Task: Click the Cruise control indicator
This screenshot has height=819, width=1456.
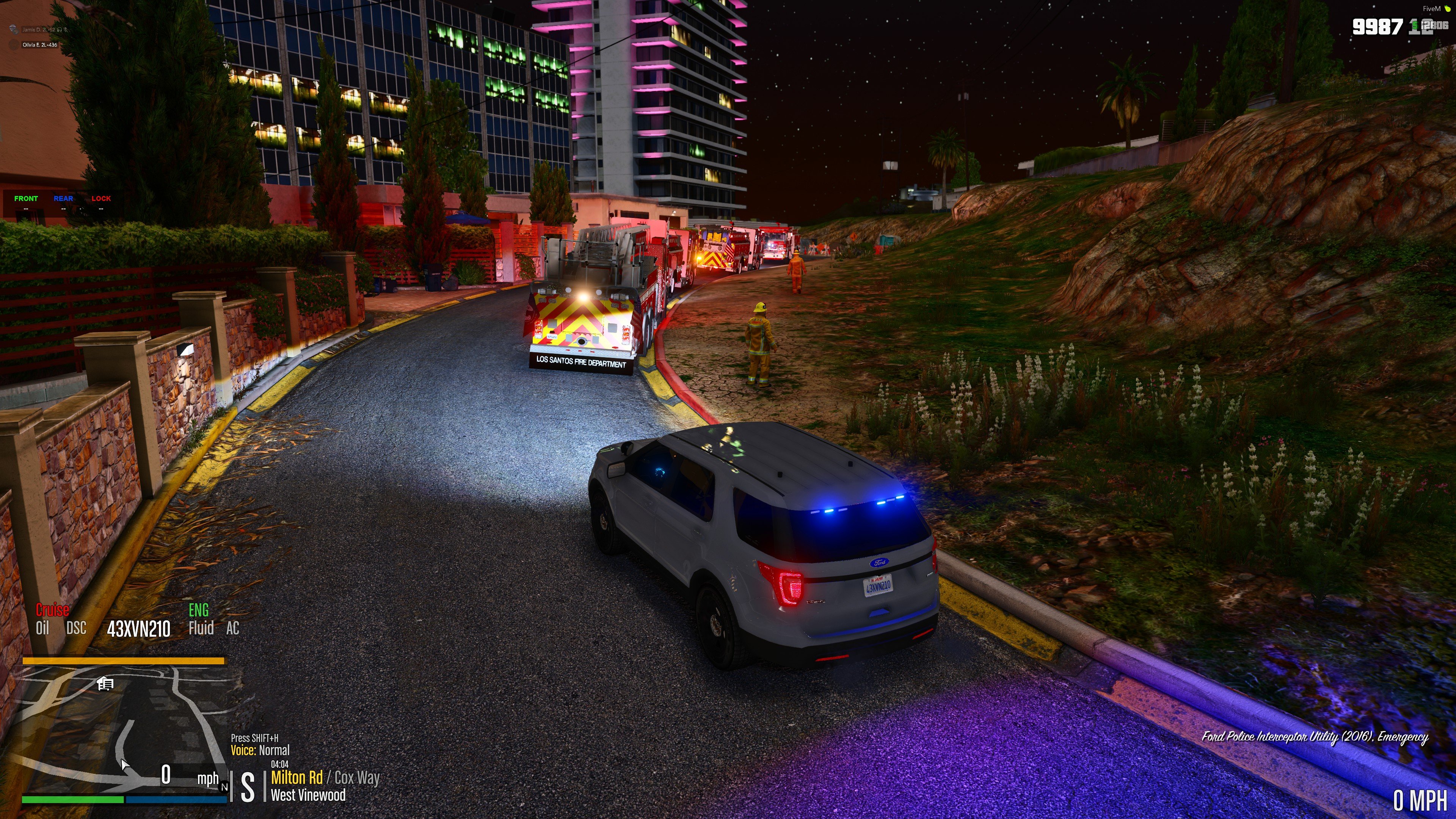Action: pyautogui.click(x=53, y=610)
